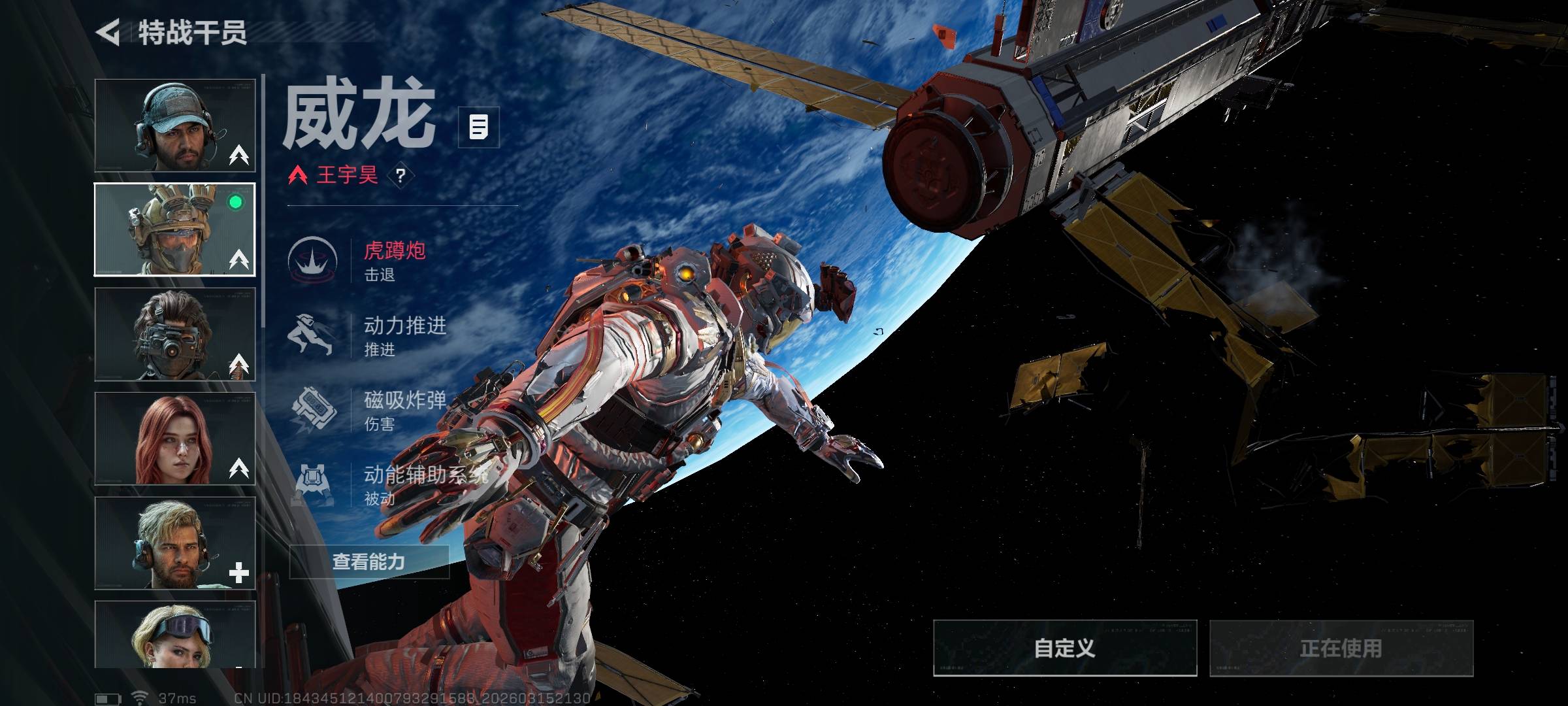Choose the blonde operator with ski goggles
Screen dimensions: 1568x706
[175, 635]
